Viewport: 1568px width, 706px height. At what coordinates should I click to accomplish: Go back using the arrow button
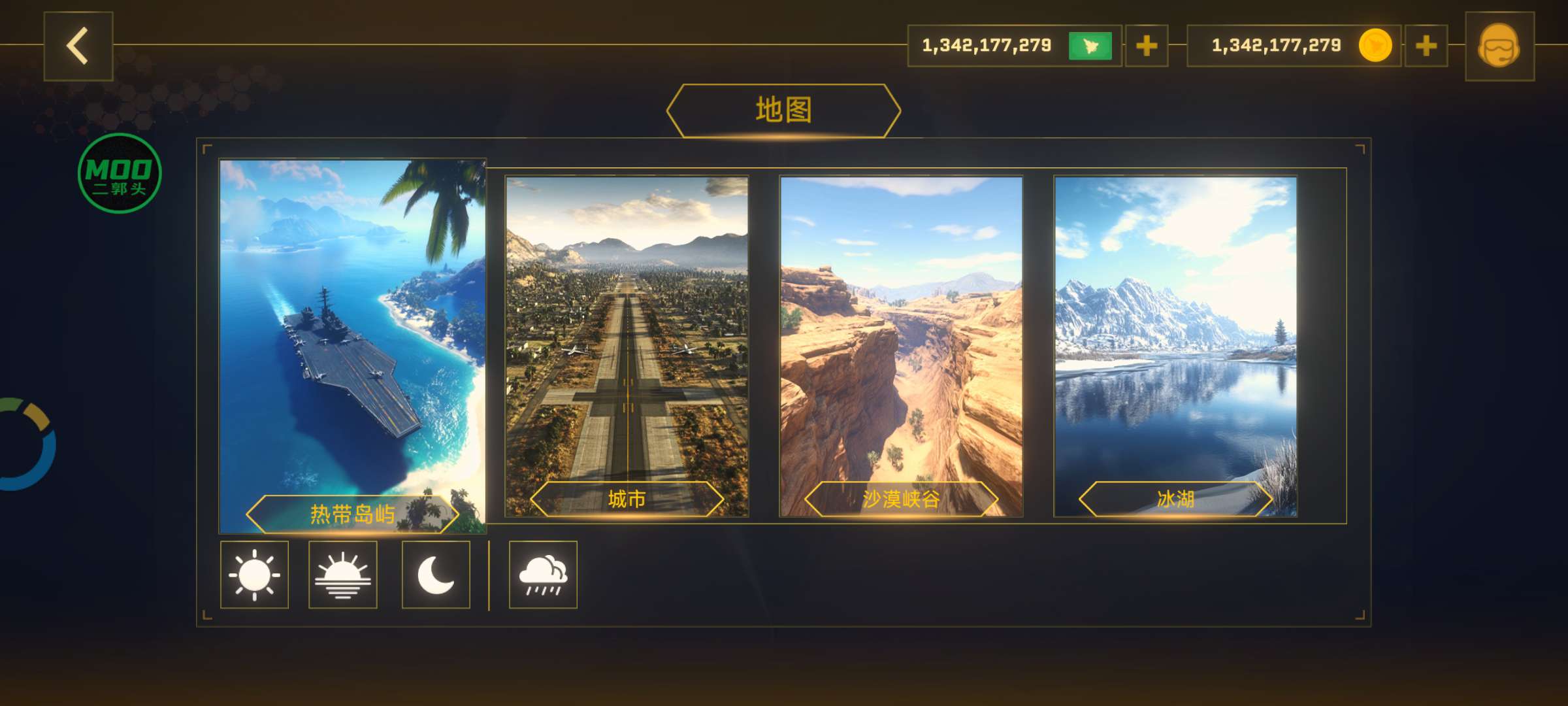click(78, 46)
